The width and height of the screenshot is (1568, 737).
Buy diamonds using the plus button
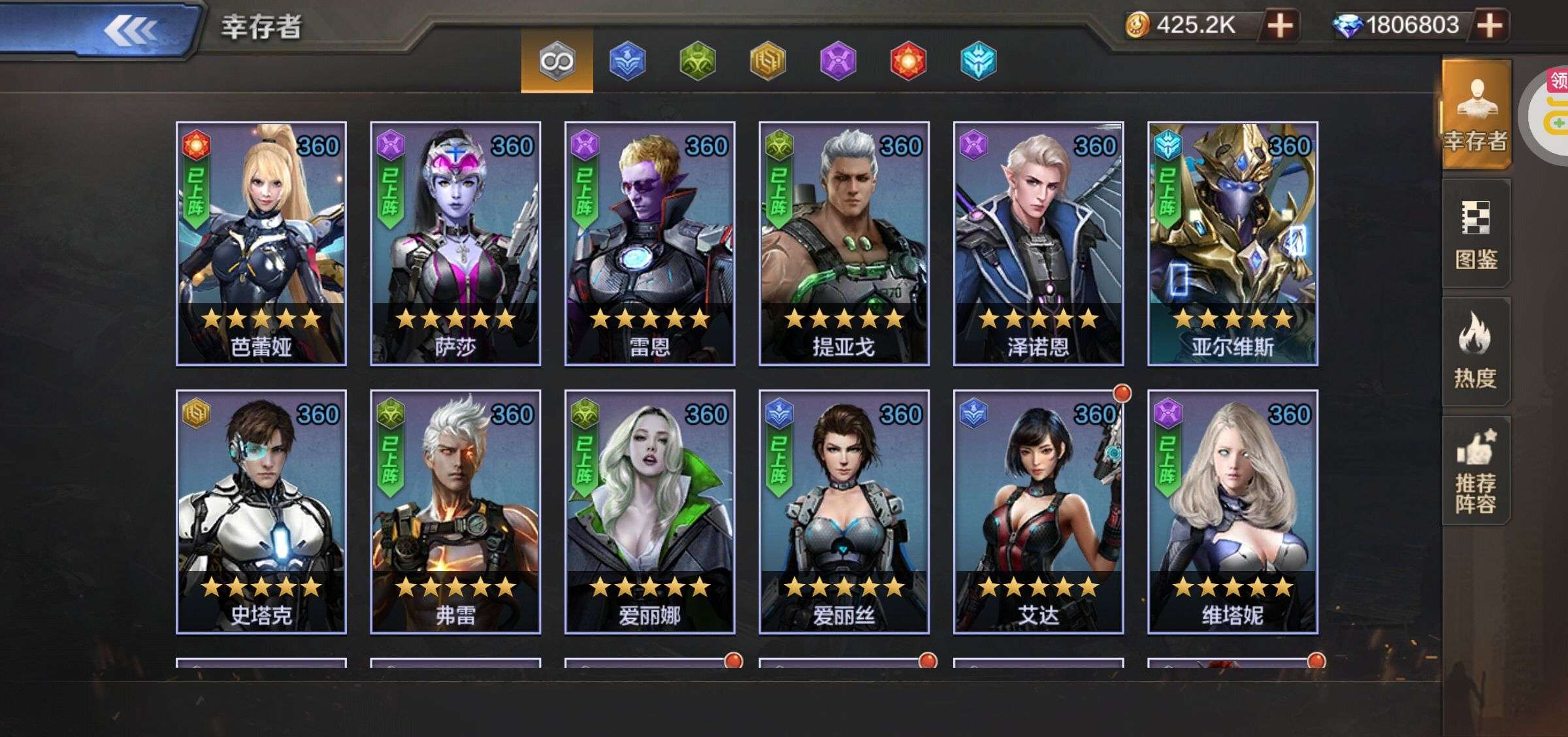point(1490,26)
